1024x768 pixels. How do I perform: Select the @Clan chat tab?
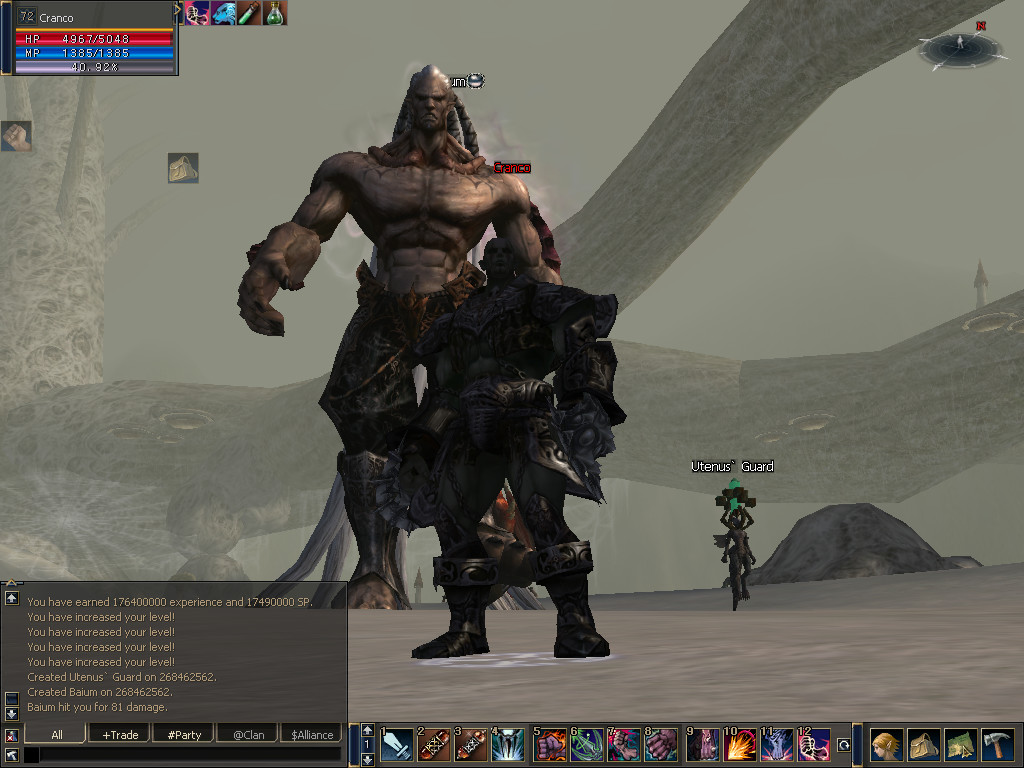[248, 734]
